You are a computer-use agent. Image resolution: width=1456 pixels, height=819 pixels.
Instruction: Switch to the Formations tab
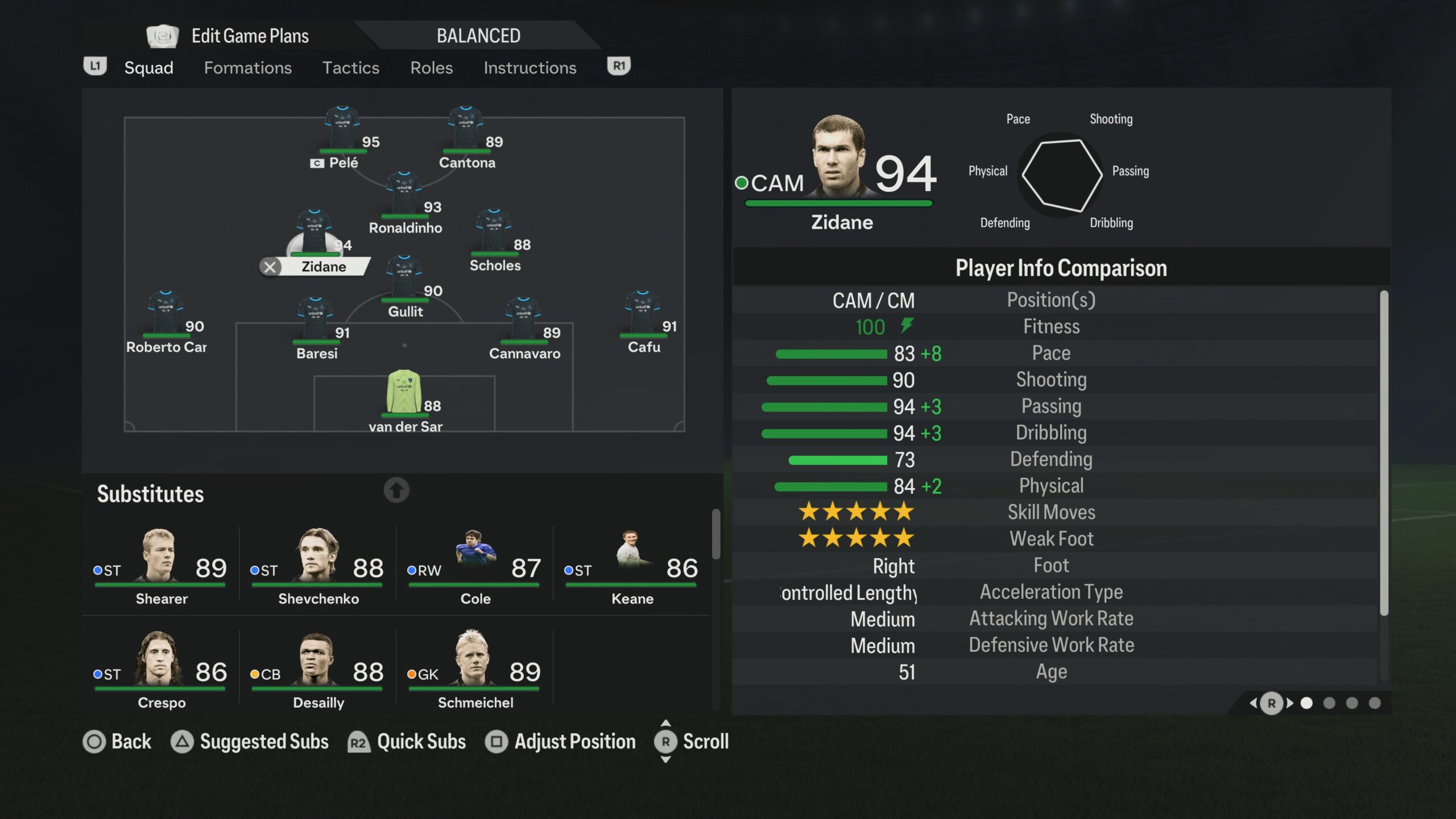point(247,68)
